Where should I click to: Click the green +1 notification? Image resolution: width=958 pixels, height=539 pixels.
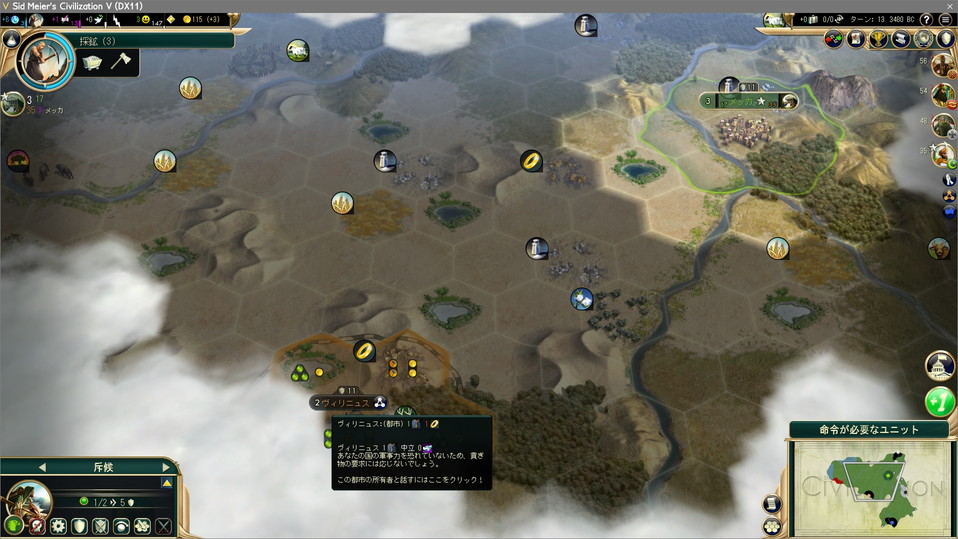pyautogui.click(x=940, y=402)
